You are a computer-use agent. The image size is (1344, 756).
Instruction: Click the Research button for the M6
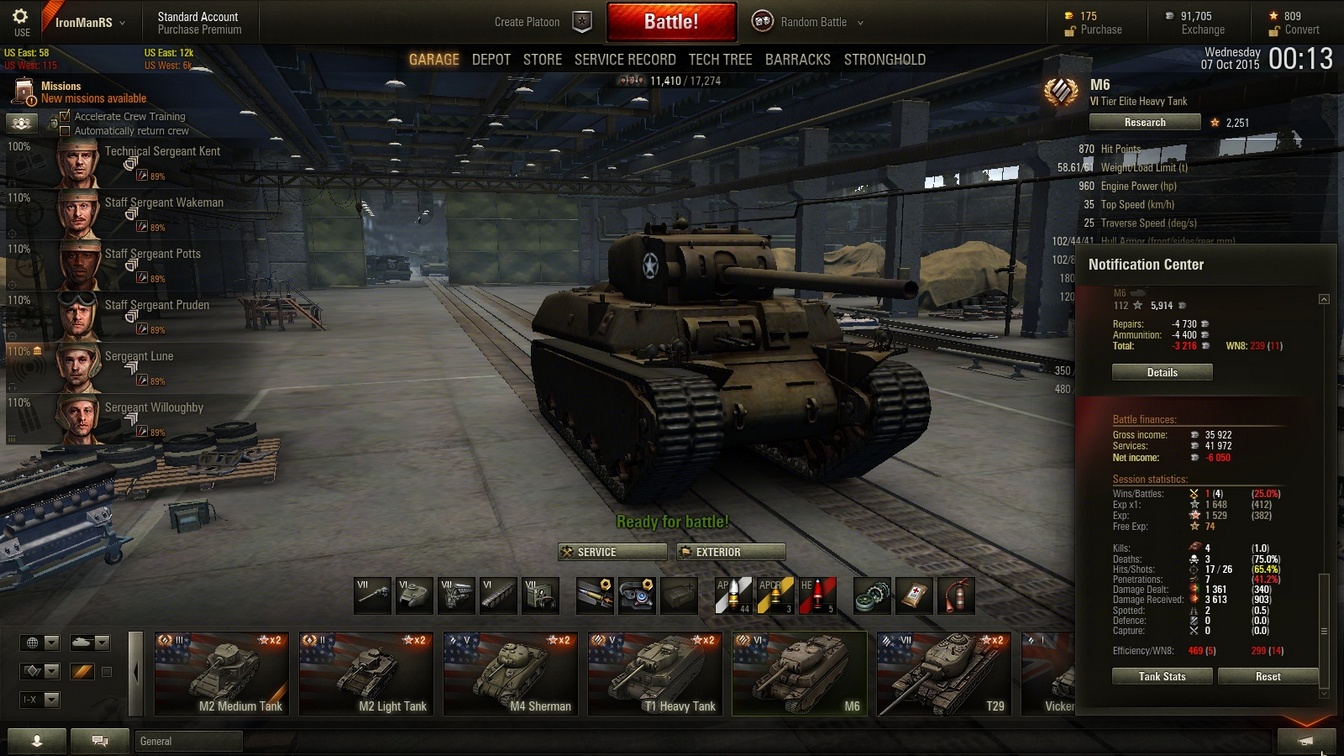(1144, 122)
